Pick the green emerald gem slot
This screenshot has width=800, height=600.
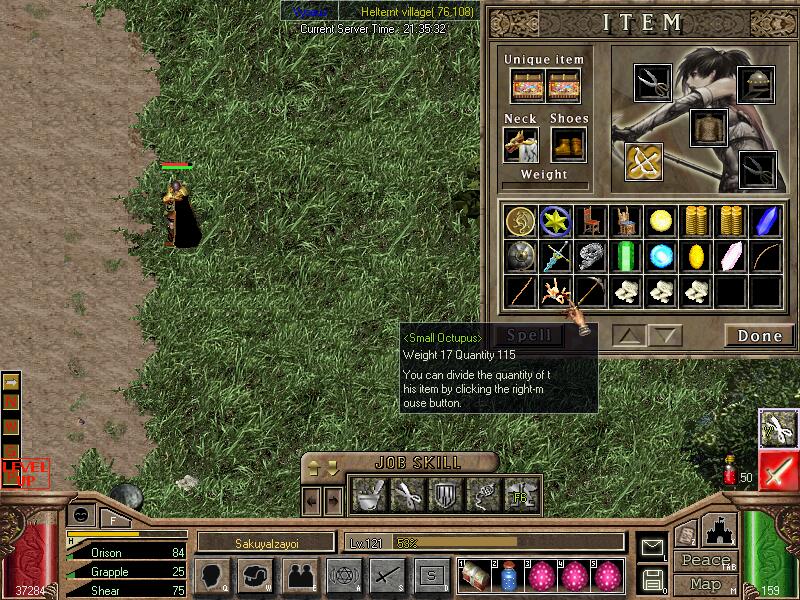click(x=626, y=255)
